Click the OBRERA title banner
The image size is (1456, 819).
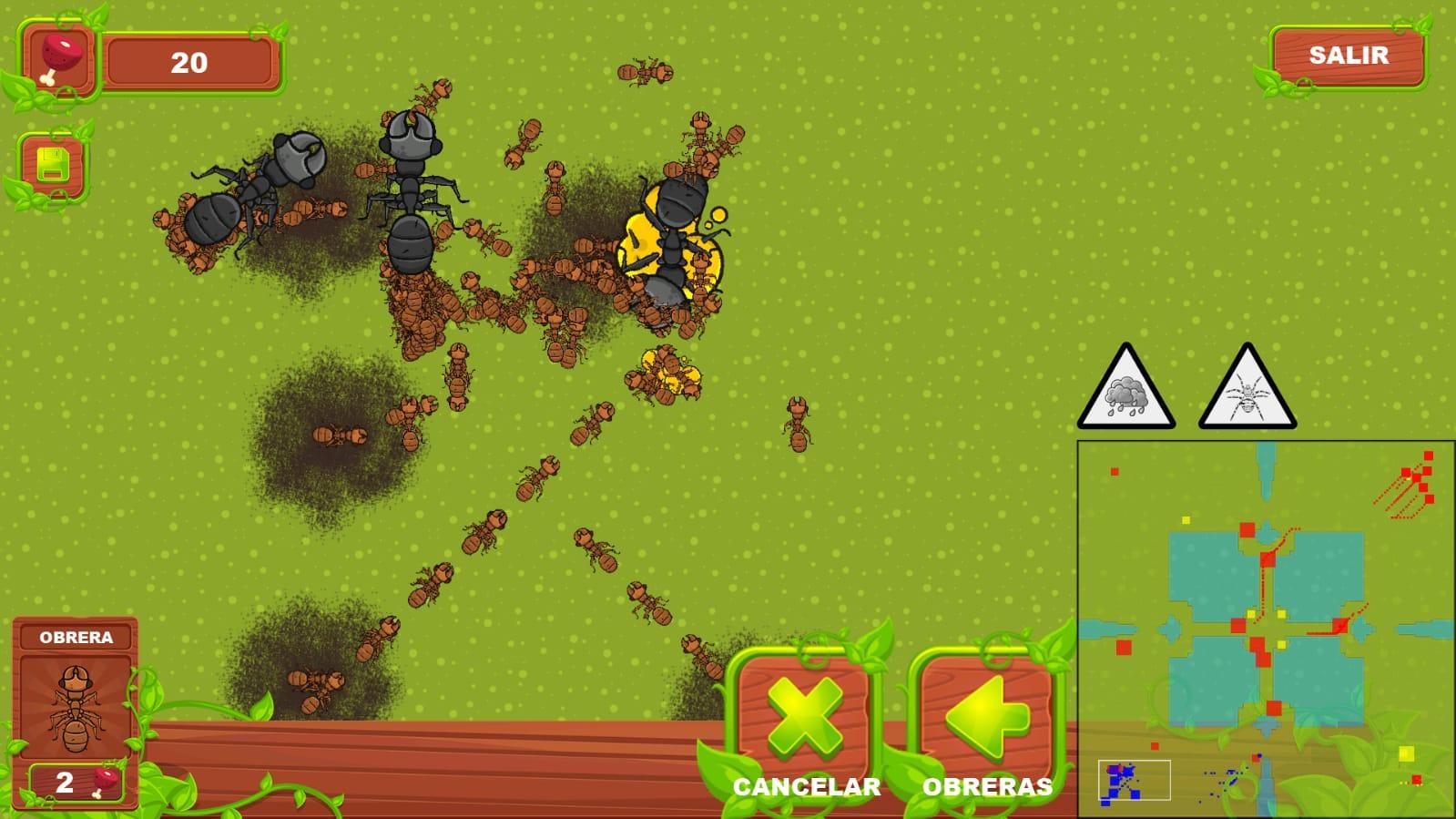click(76, 638)
